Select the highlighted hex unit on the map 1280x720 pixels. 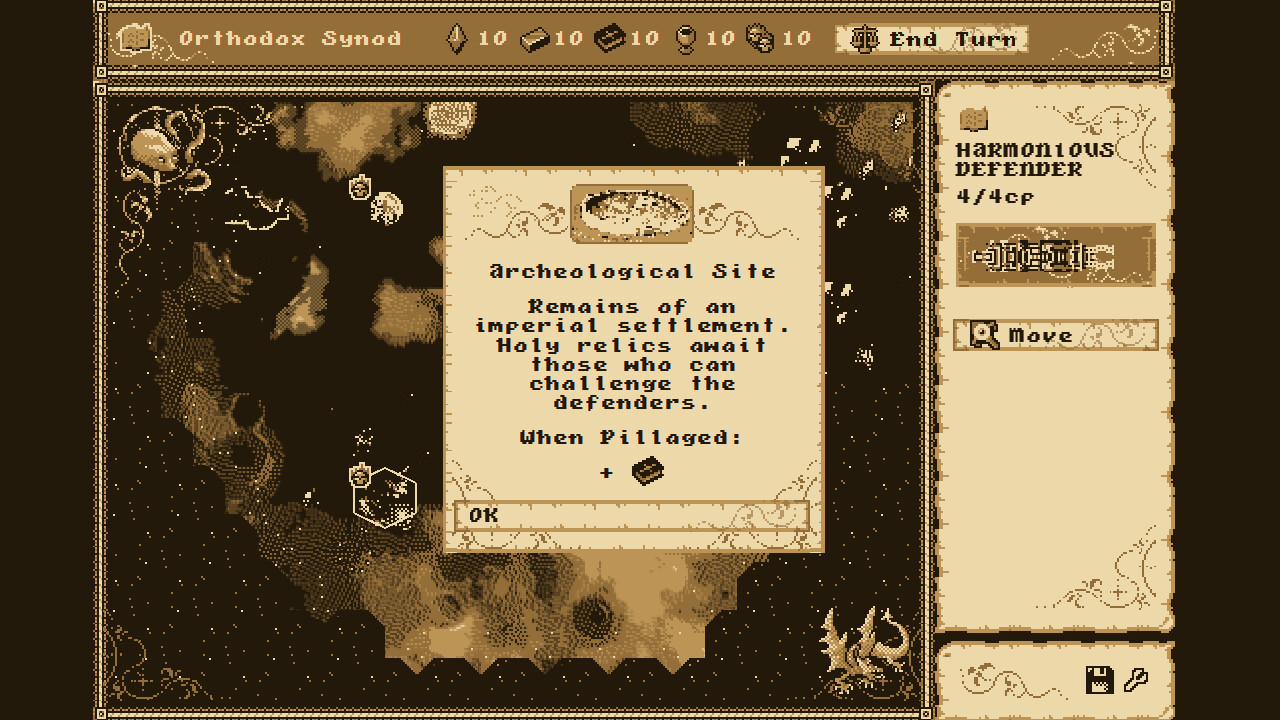click(385, 497)
